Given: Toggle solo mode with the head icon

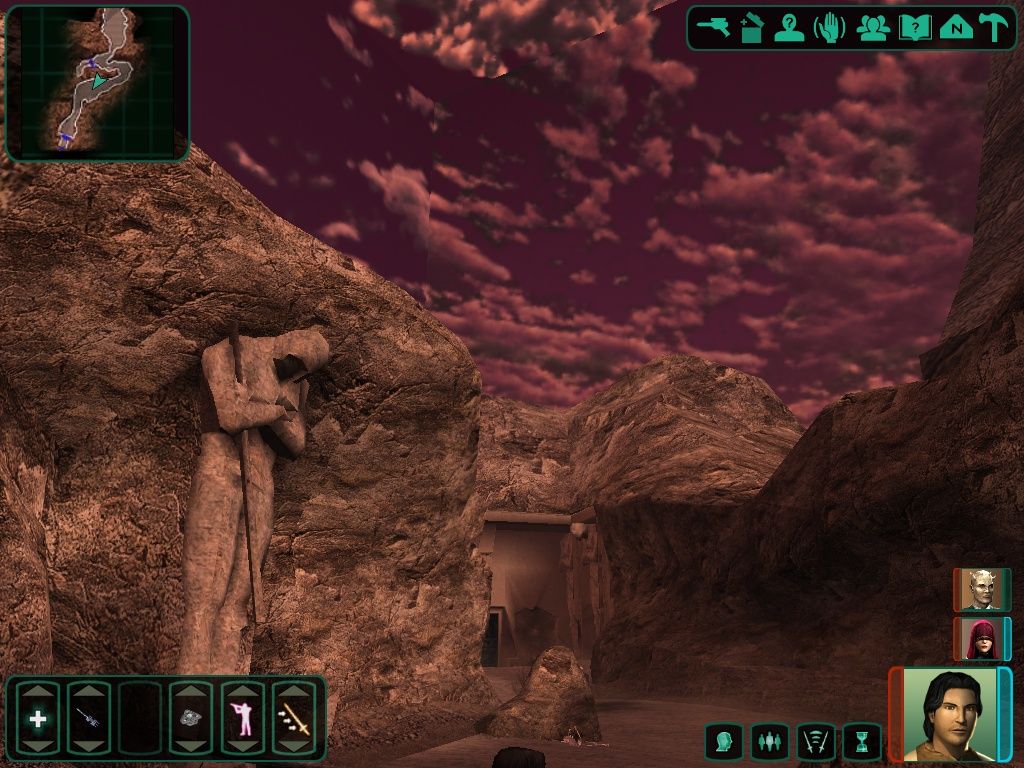Looking at the screenshot, I should pos(723,742).
